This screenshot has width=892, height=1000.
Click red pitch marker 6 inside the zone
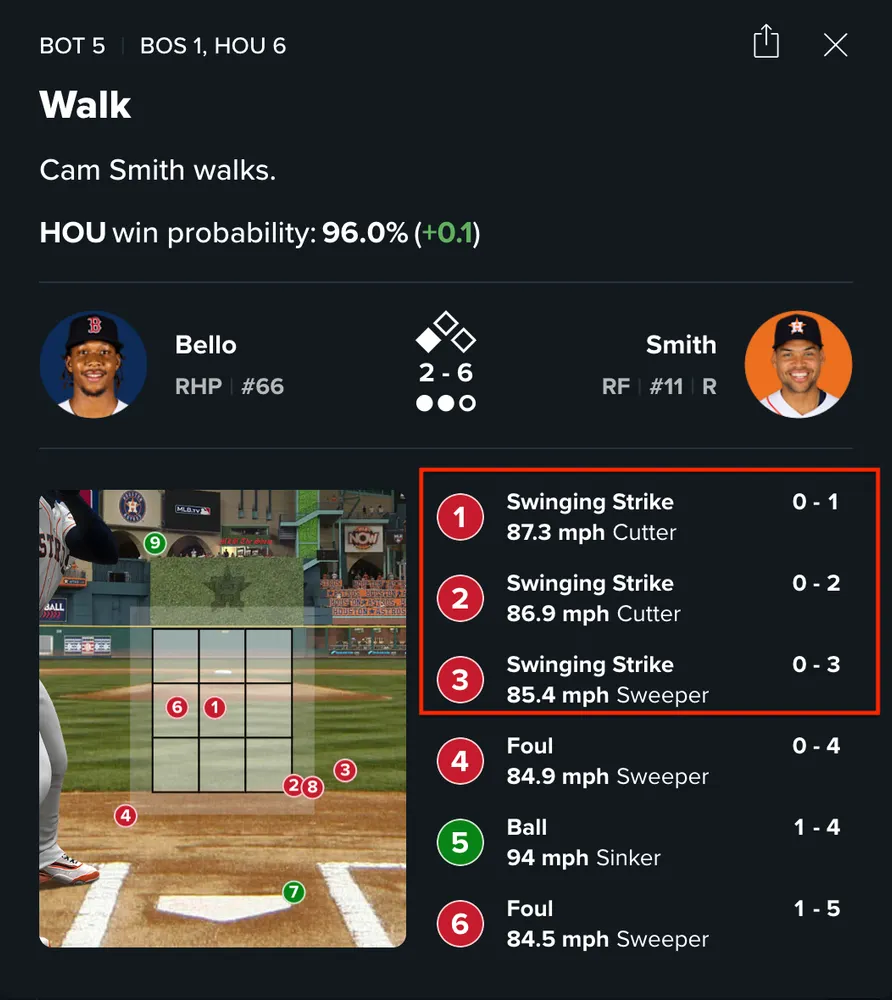pyautogui.click(x=177, y=708)
